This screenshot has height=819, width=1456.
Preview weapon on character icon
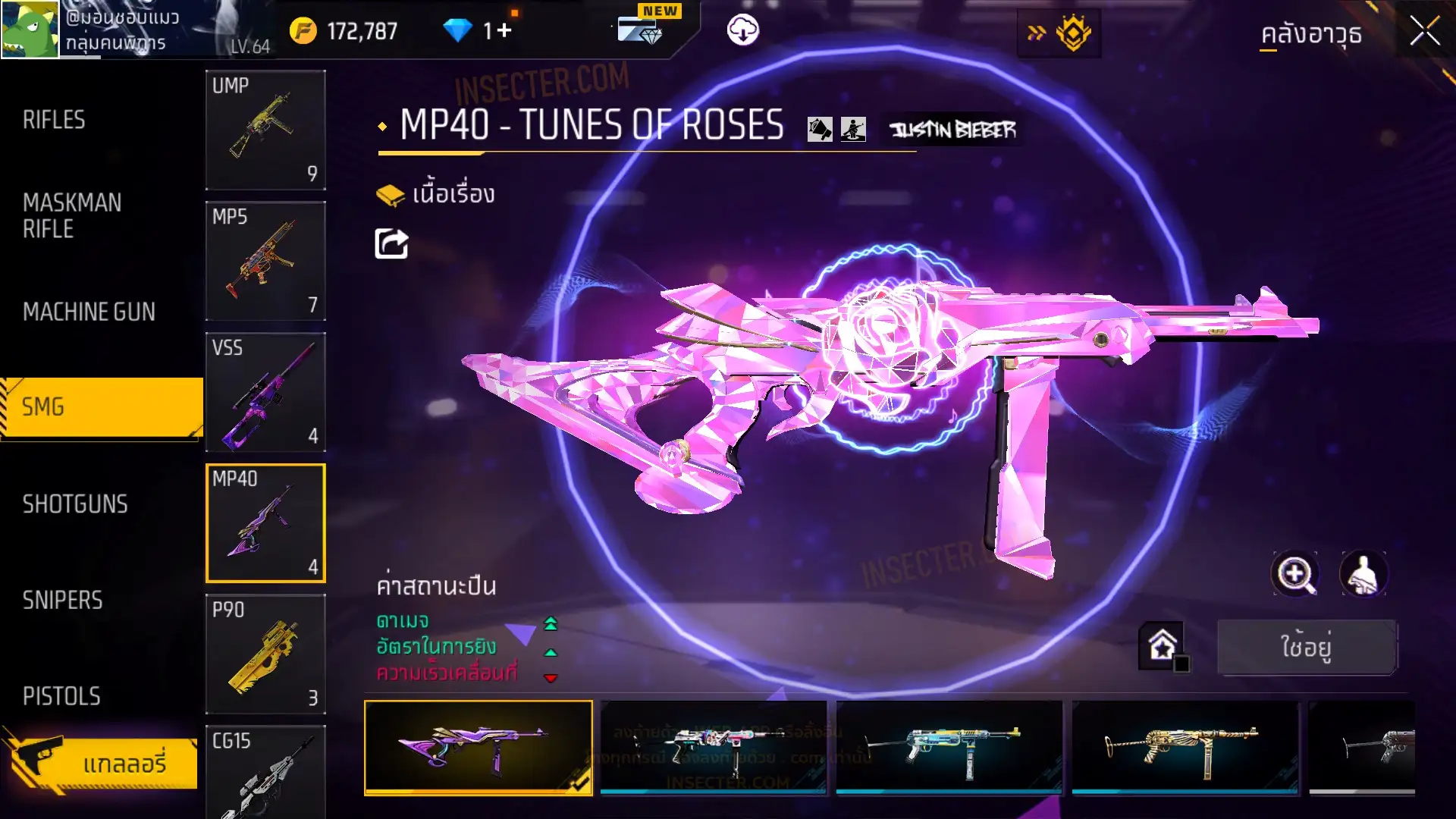pyautogui.click(x=1363, y=574)
